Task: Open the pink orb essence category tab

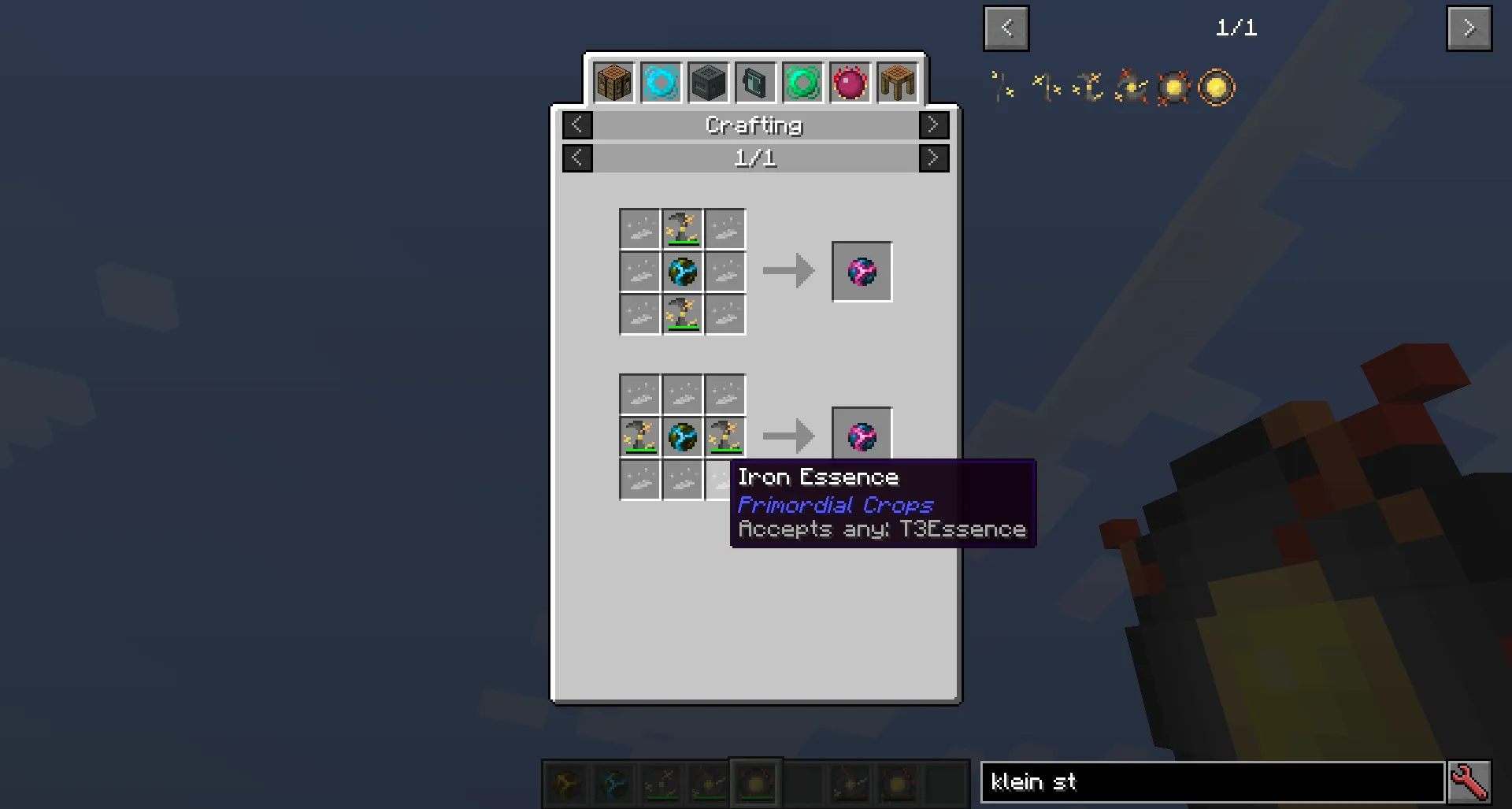Action: point(850,81)
